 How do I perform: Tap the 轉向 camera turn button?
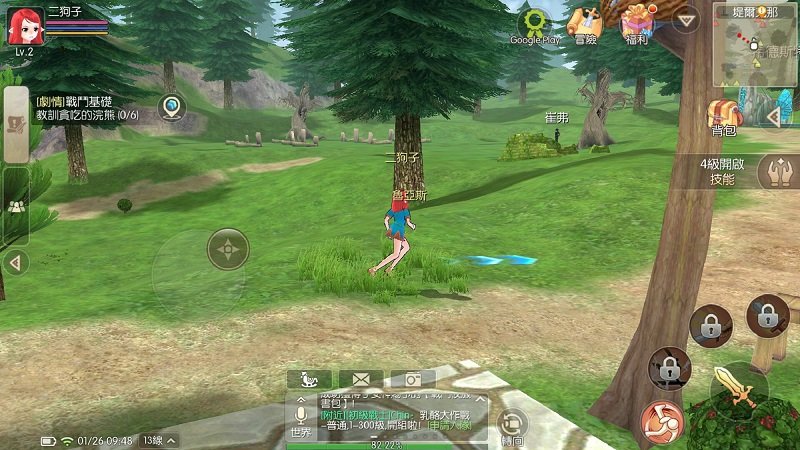512,424
